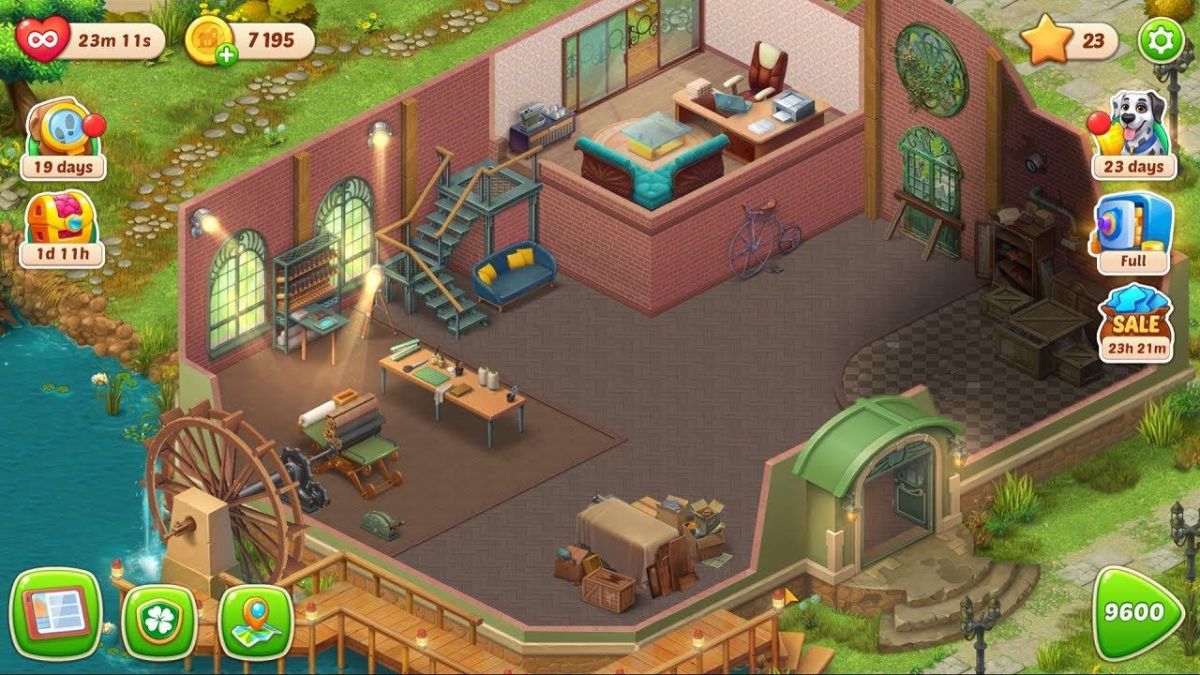The image size is (1200, 675).
Task: Add coins with the green plus
Action: tap(227, 54)
